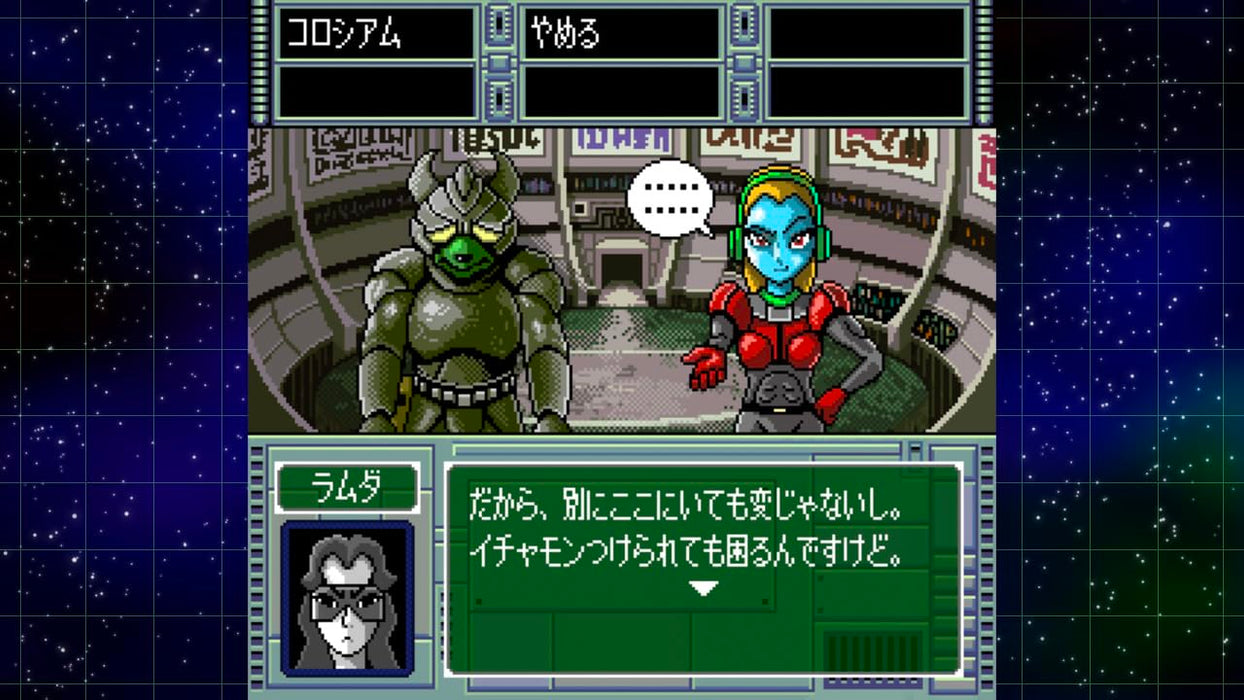Advance dialogue with the white arrow
This screenshot has width=1244, height=700.
click(704, 589)
